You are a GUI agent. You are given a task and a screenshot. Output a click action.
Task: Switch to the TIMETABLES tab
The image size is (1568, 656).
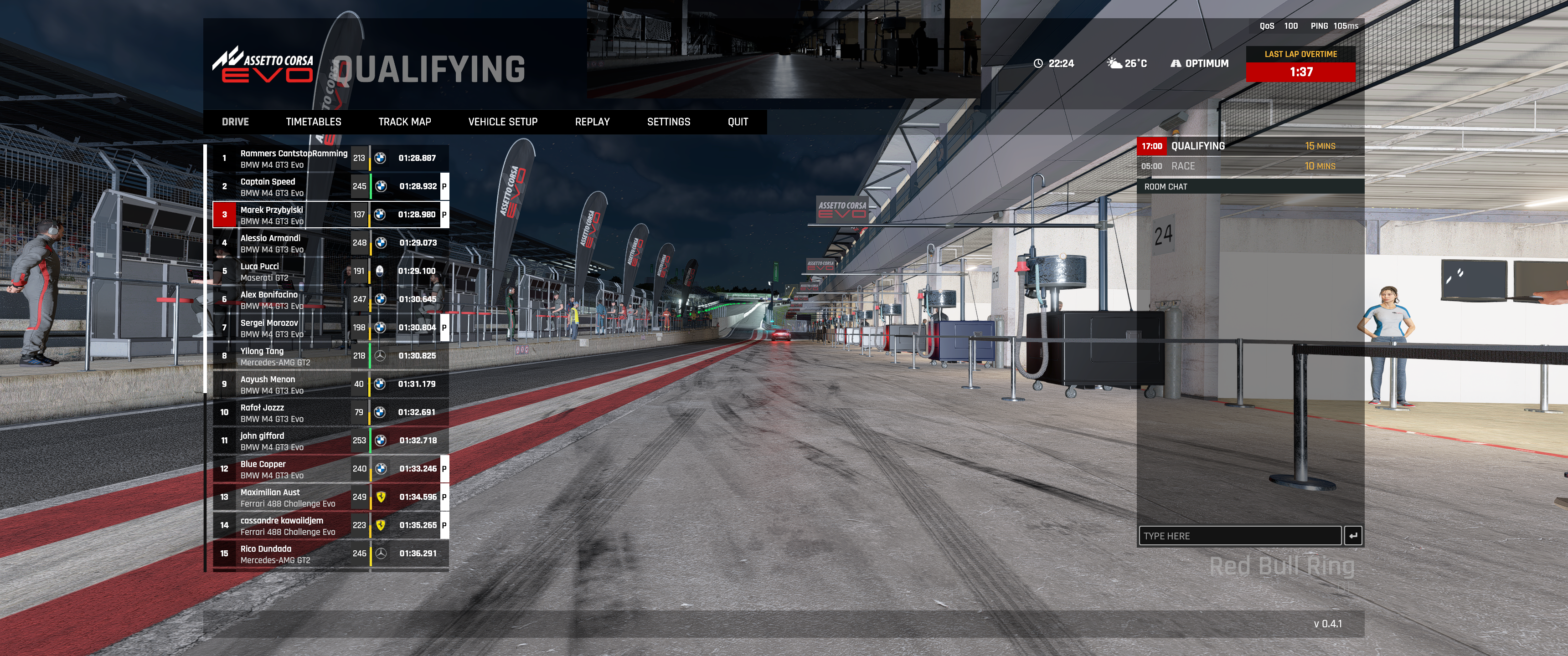point(314,122)
